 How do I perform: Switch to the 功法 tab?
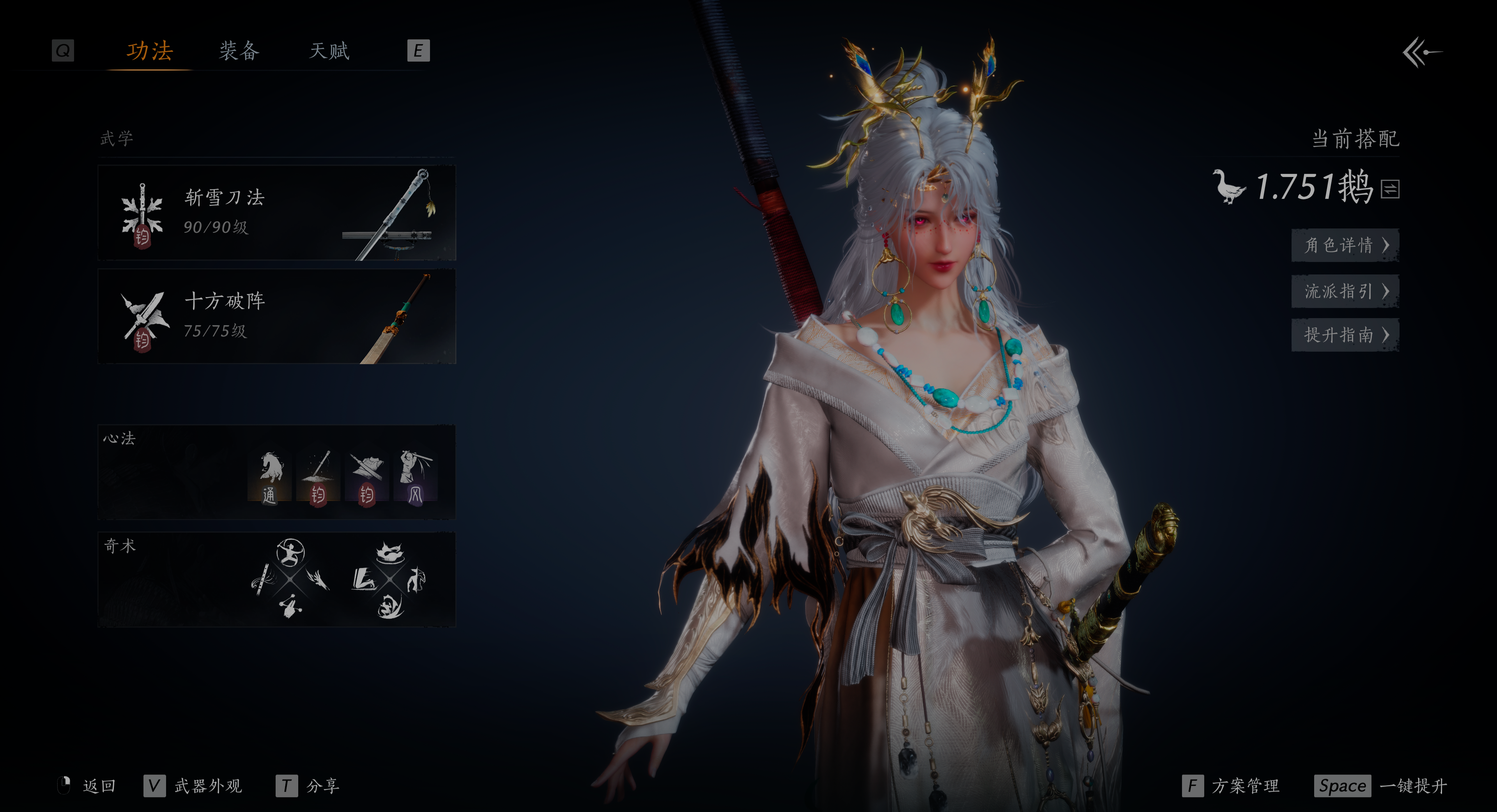coord(149,51)
